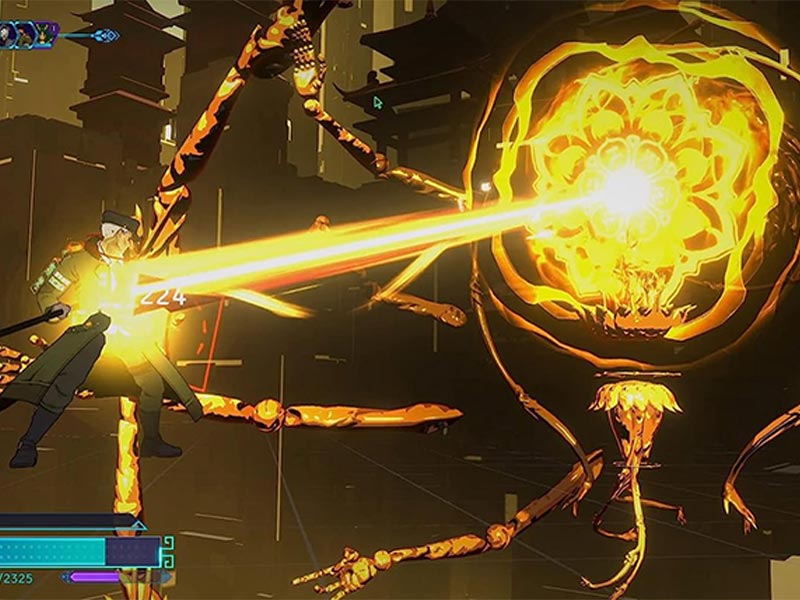Switch to the green-jacketed character portrait

[x=25, y=35]
